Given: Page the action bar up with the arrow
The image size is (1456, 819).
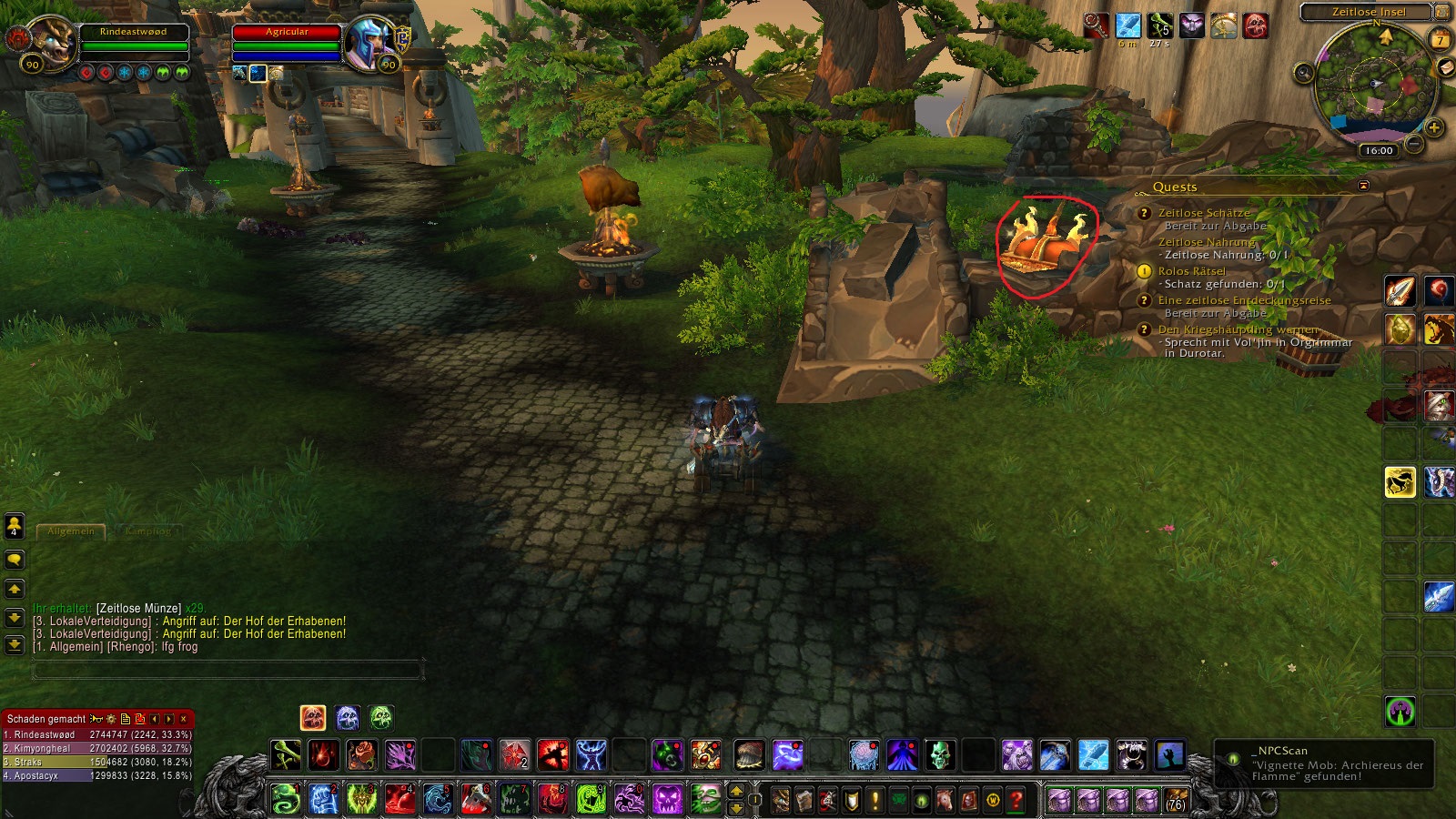Looking at the screenshot, I should point(737,792).
